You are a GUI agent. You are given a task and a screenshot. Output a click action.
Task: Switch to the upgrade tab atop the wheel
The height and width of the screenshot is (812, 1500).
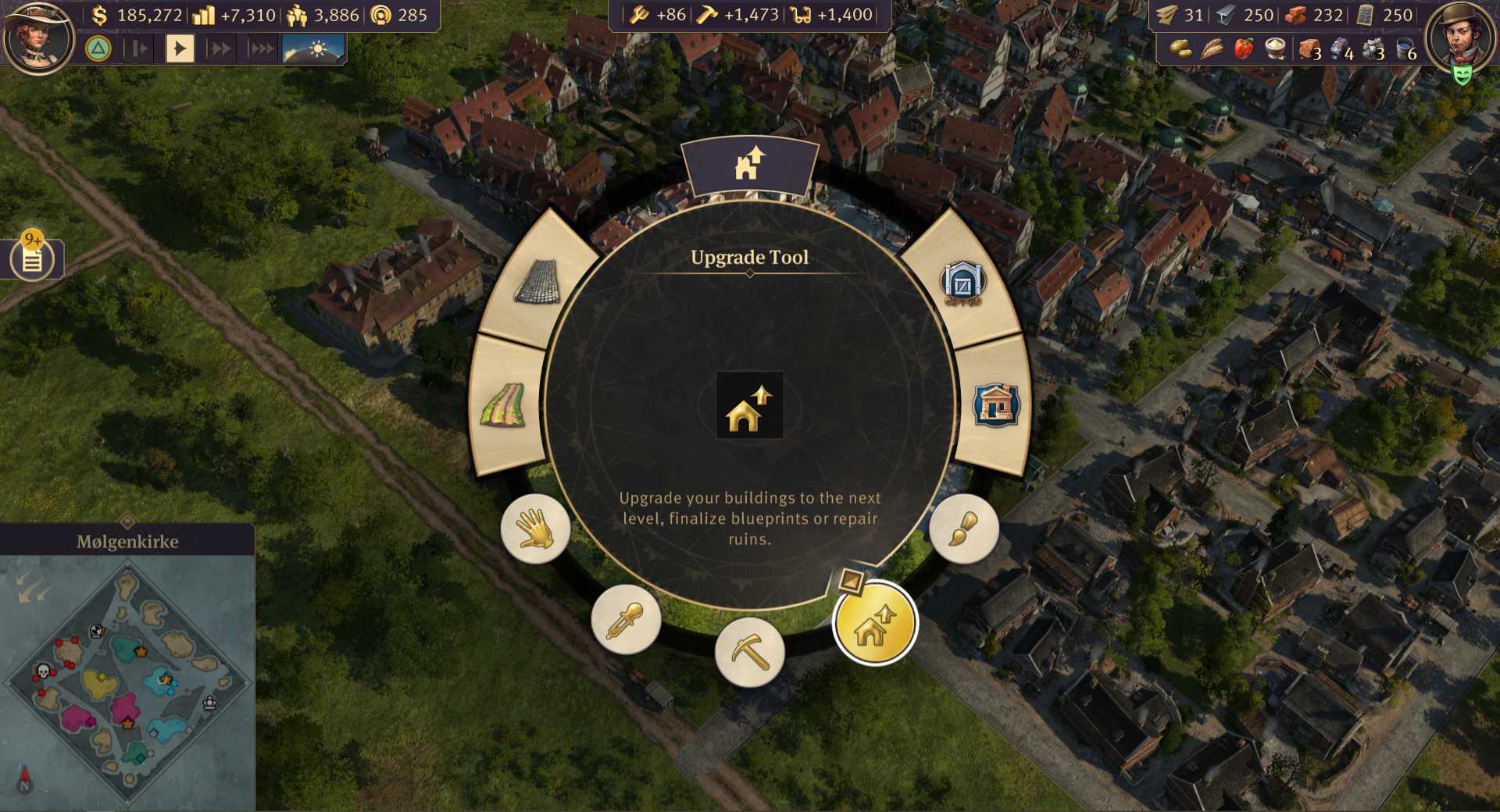(x=749, y=165)
